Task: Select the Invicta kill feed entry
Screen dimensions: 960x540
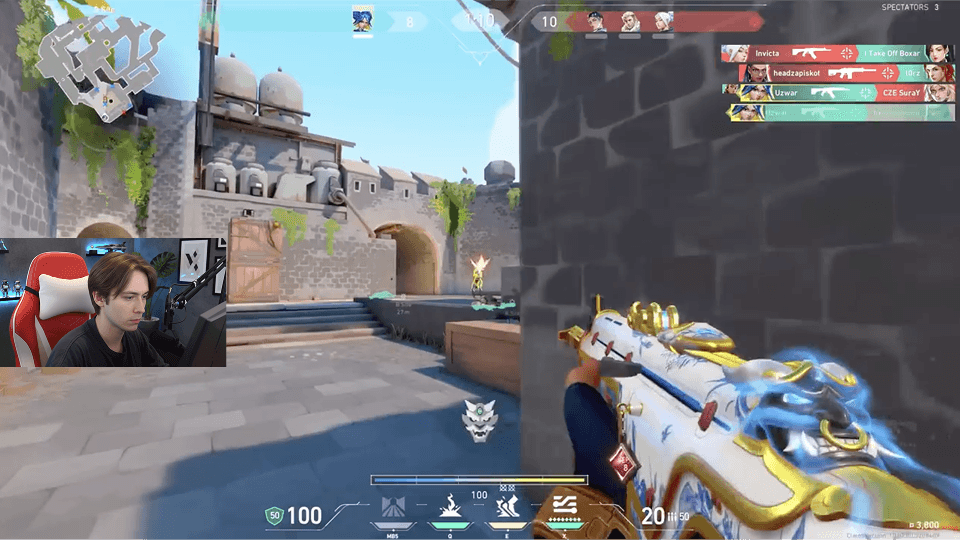Action: pyautogui.click(x=838, y=53)
